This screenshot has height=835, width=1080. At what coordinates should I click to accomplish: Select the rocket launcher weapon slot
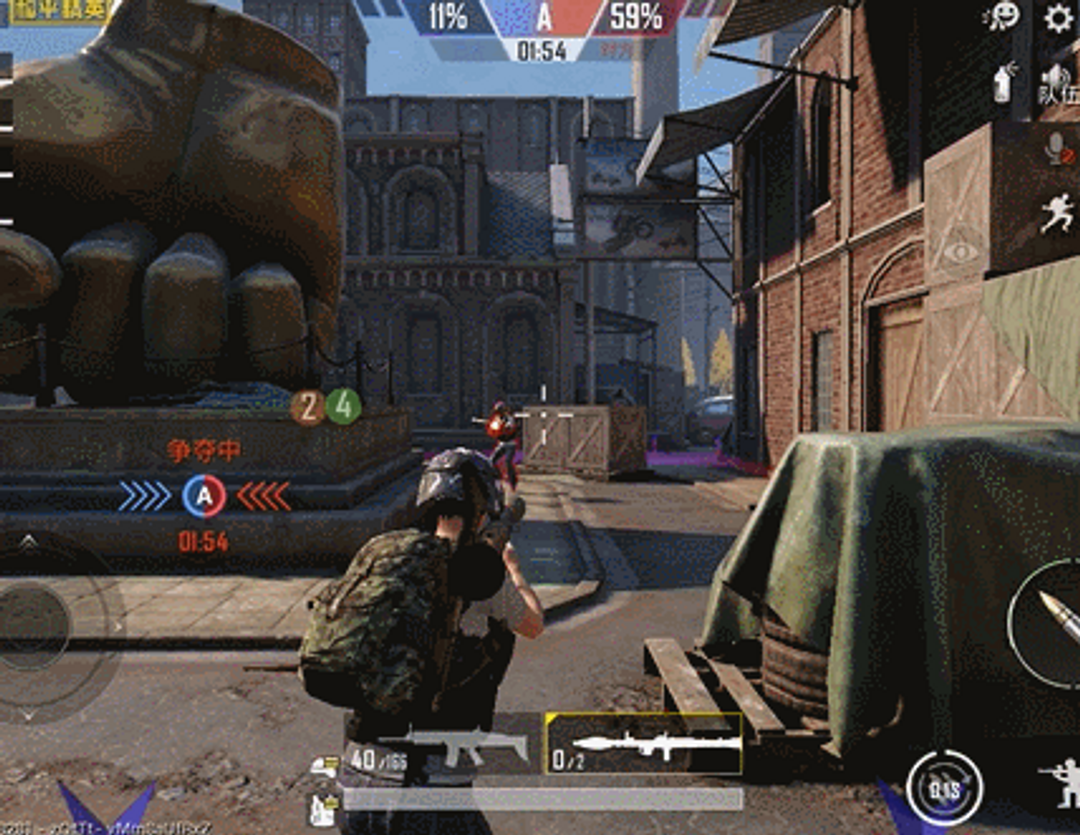point(643,745)
